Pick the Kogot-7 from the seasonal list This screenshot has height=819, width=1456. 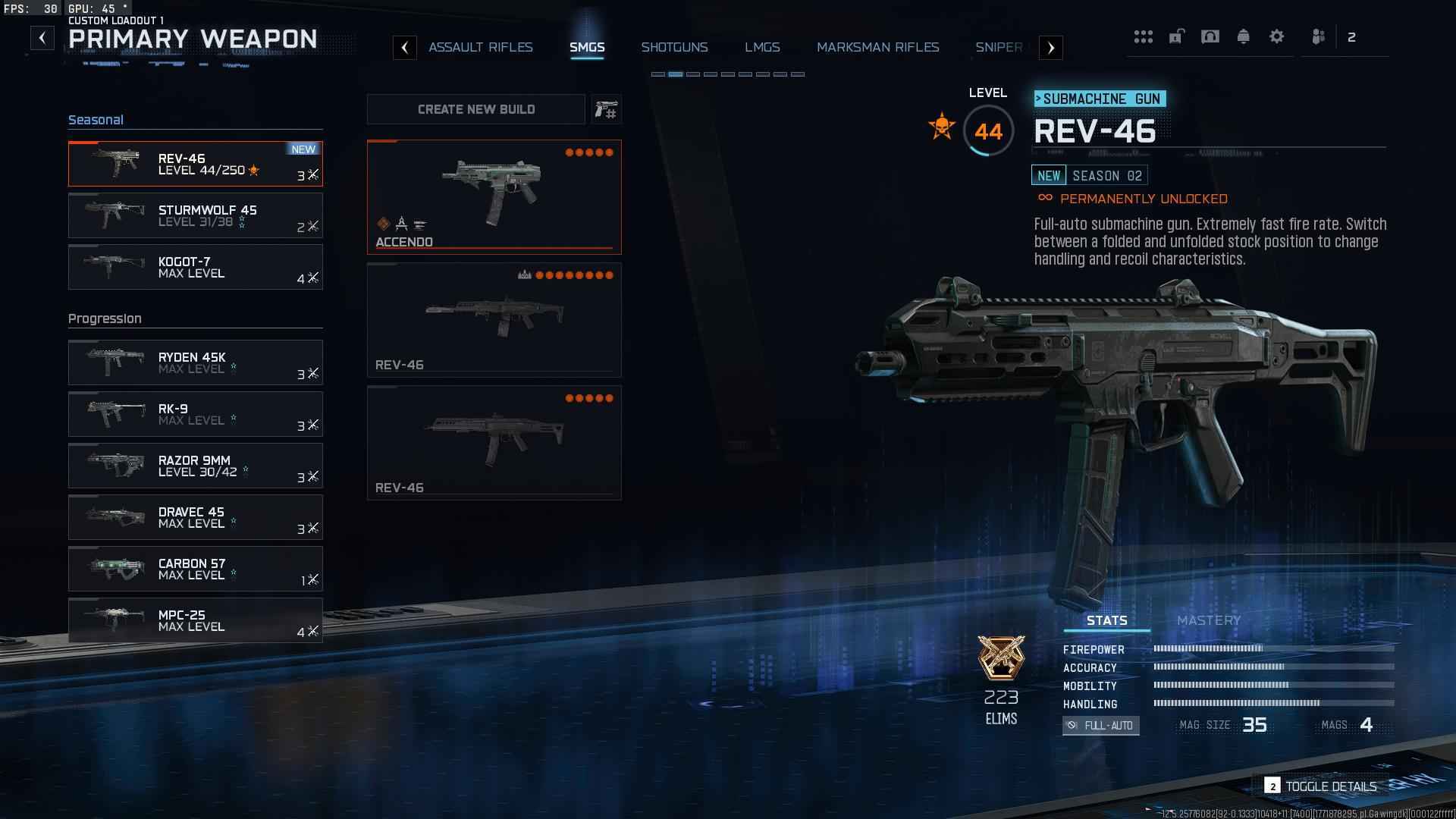pyautogui.click(x=195, y=267)
